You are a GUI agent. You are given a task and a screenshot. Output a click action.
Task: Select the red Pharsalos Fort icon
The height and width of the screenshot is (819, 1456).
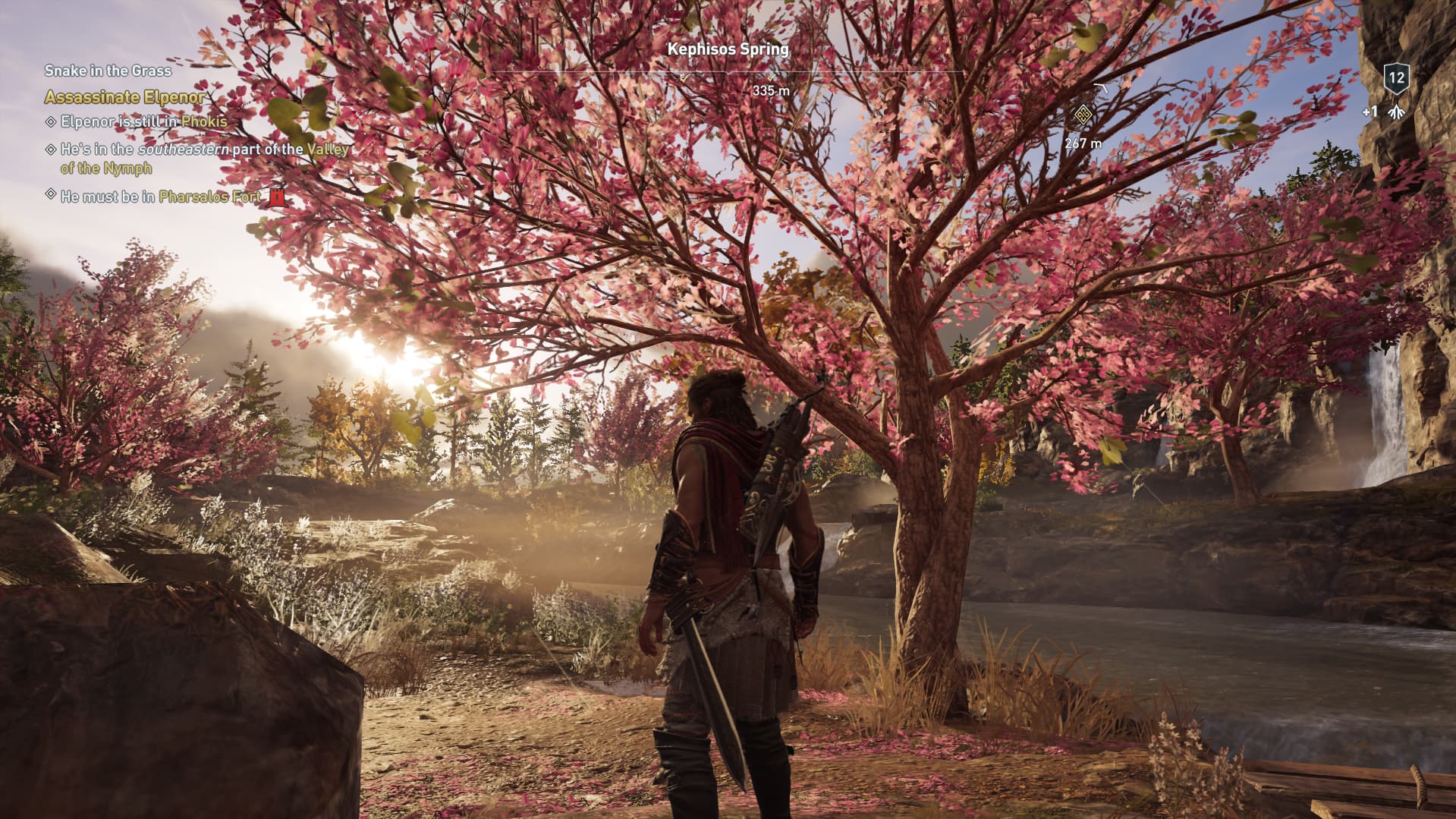tap(276, 197)
